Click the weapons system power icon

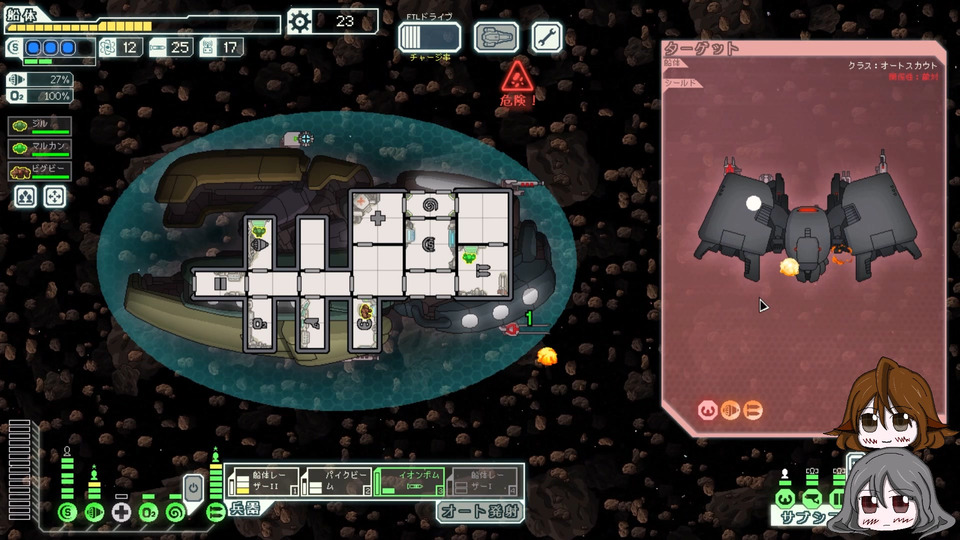[x=215, y=513]
